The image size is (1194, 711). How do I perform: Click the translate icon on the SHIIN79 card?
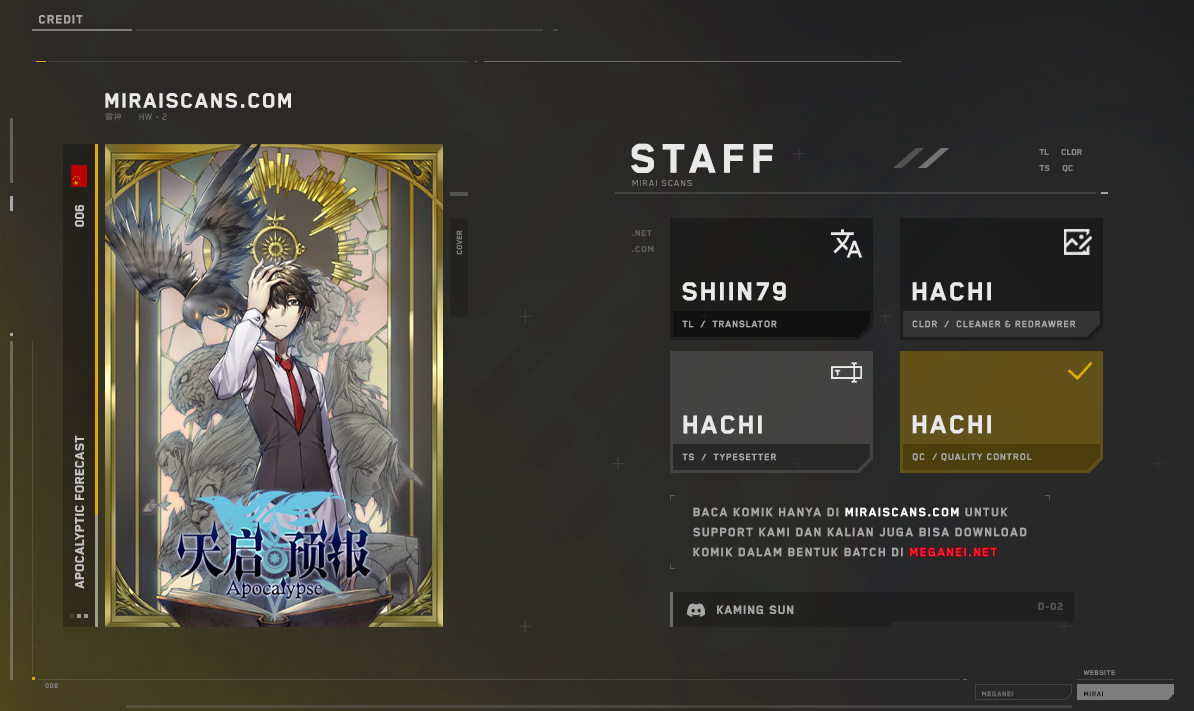coord(846,244)
